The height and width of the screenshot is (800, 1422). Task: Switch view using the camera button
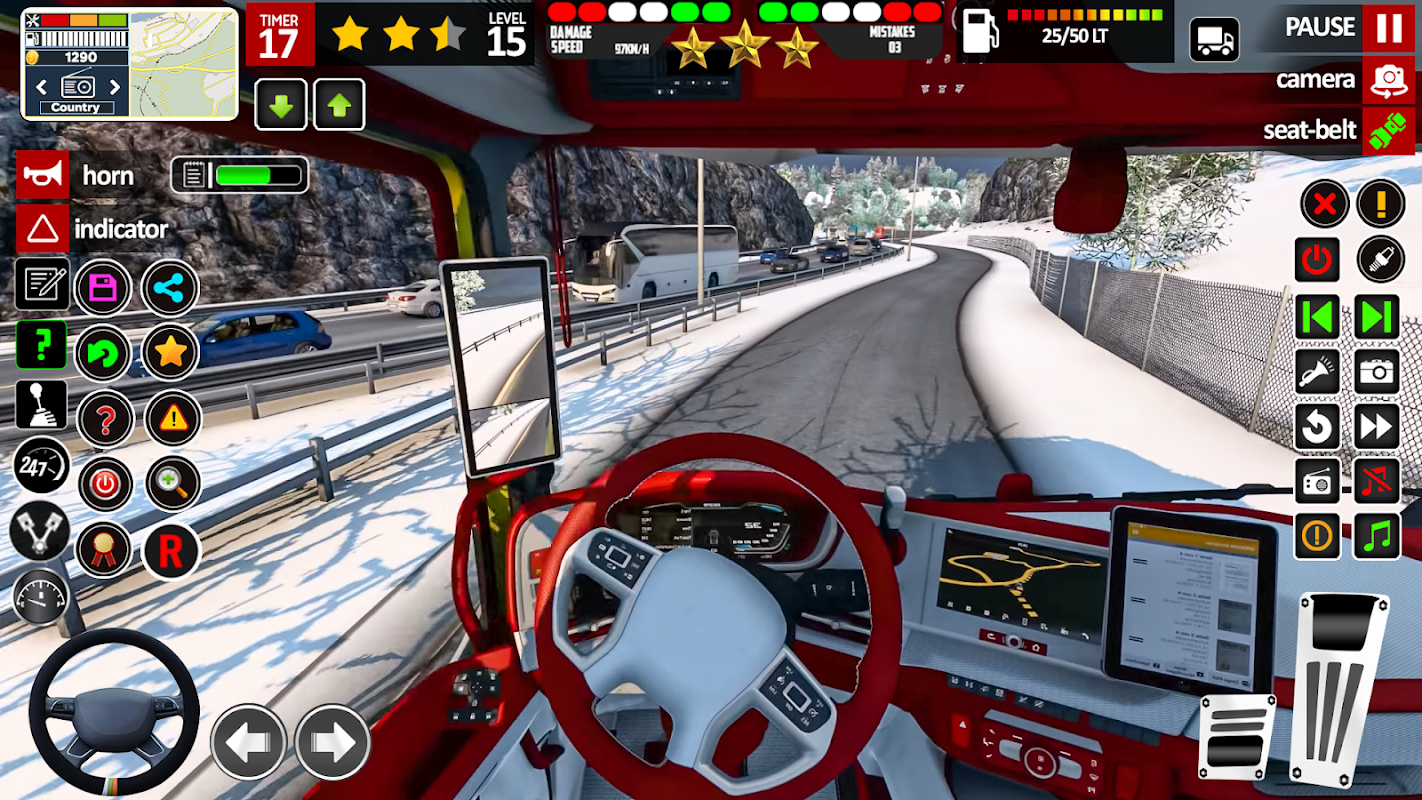(x=1388, y=80)
